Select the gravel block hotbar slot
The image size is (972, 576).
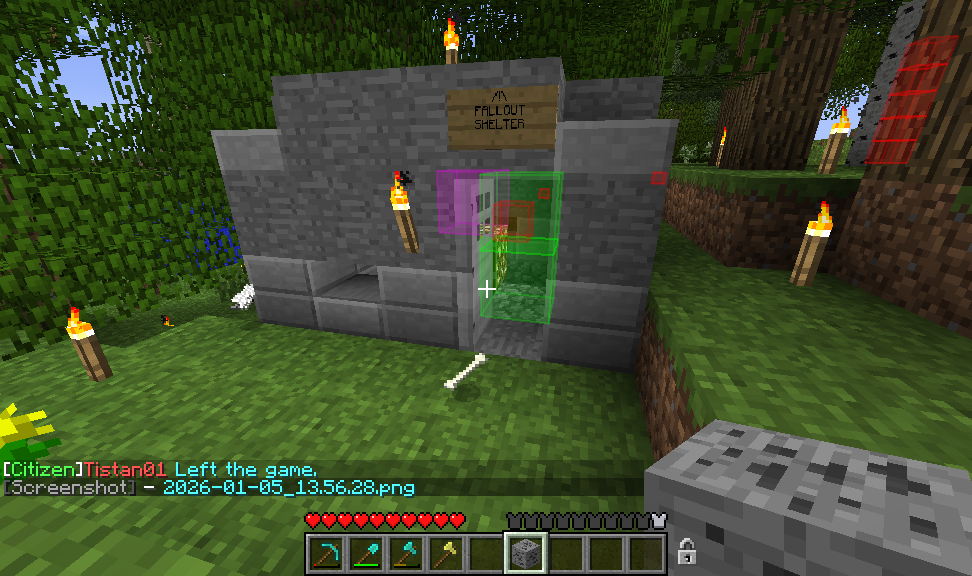[x=526, y=553]
